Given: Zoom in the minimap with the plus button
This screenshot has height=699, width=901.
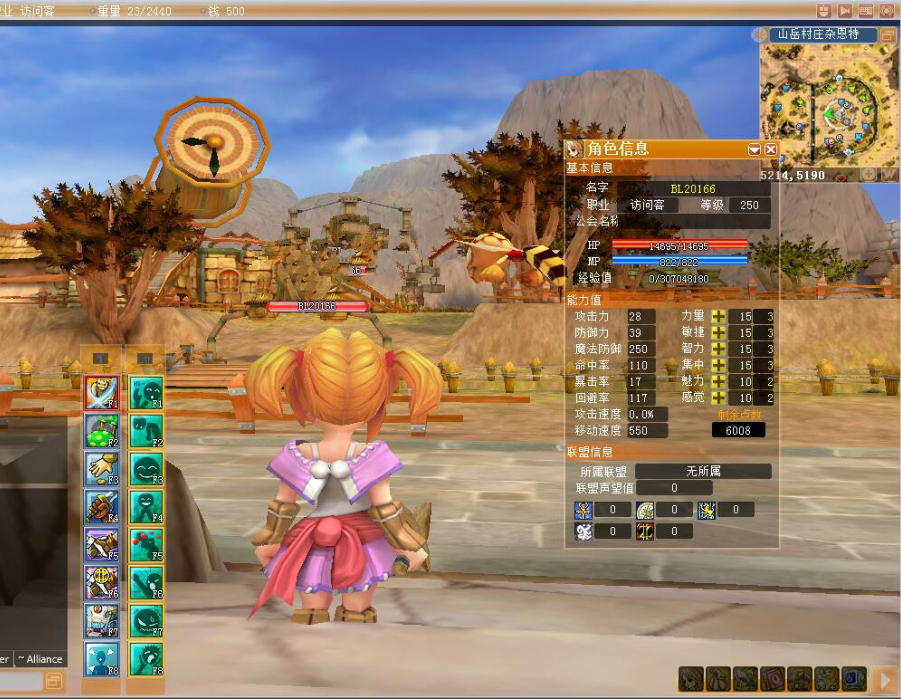Looking at the screenshot, I should click(x=869, y=174).
